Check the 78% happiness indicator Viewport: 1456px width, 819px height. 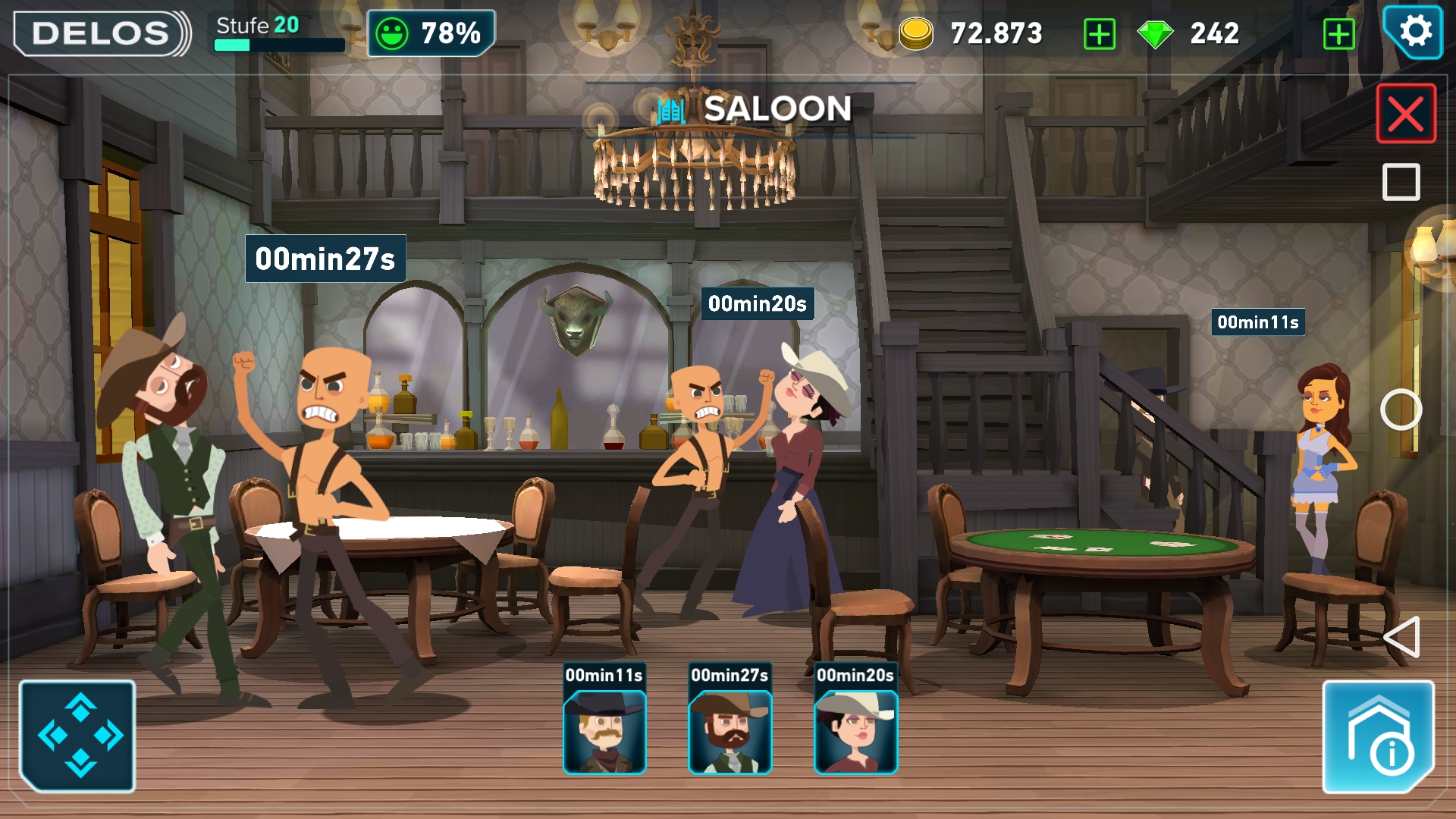431,33
